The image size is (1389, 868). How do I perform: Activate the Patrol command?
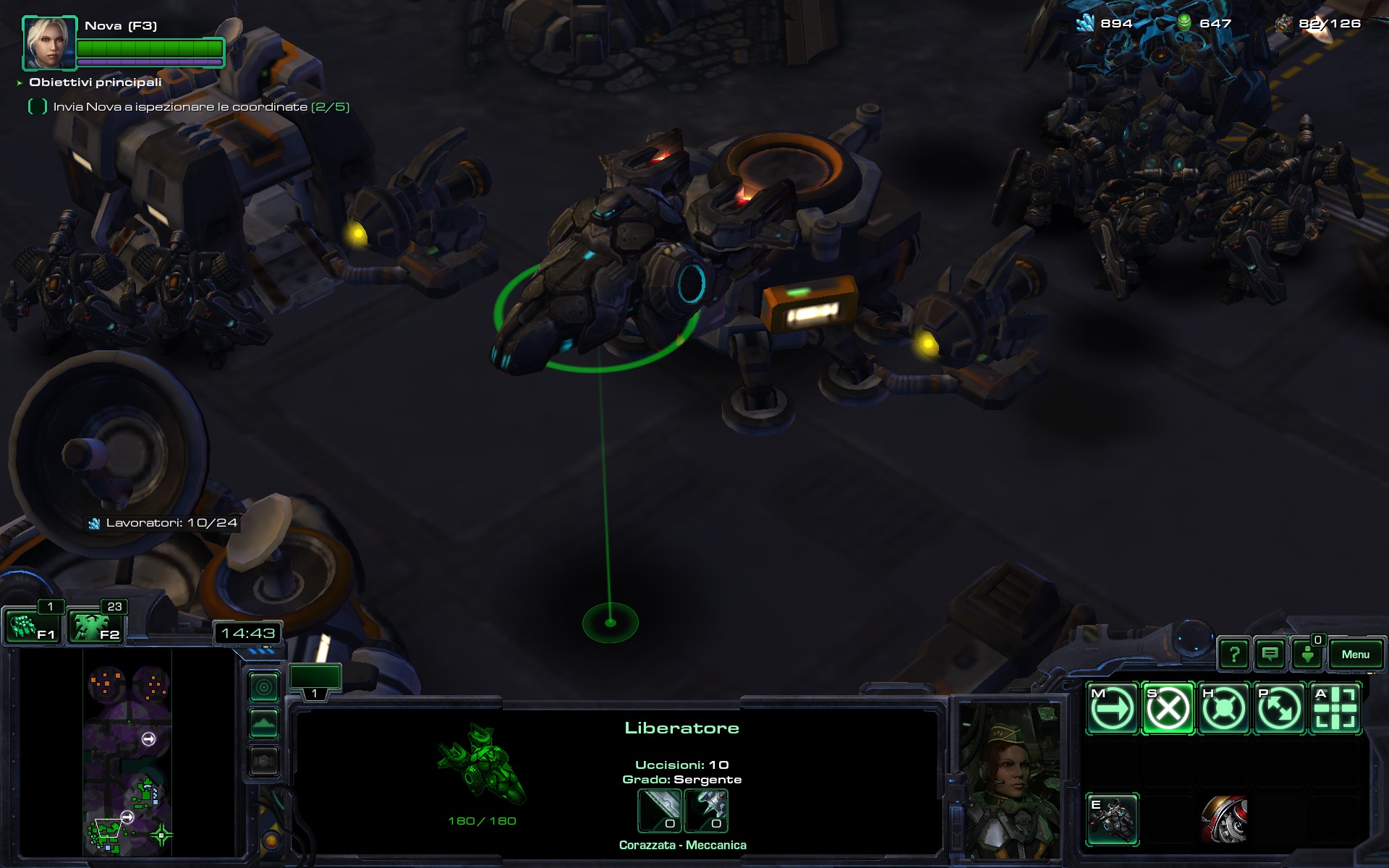coord(1279,709)
